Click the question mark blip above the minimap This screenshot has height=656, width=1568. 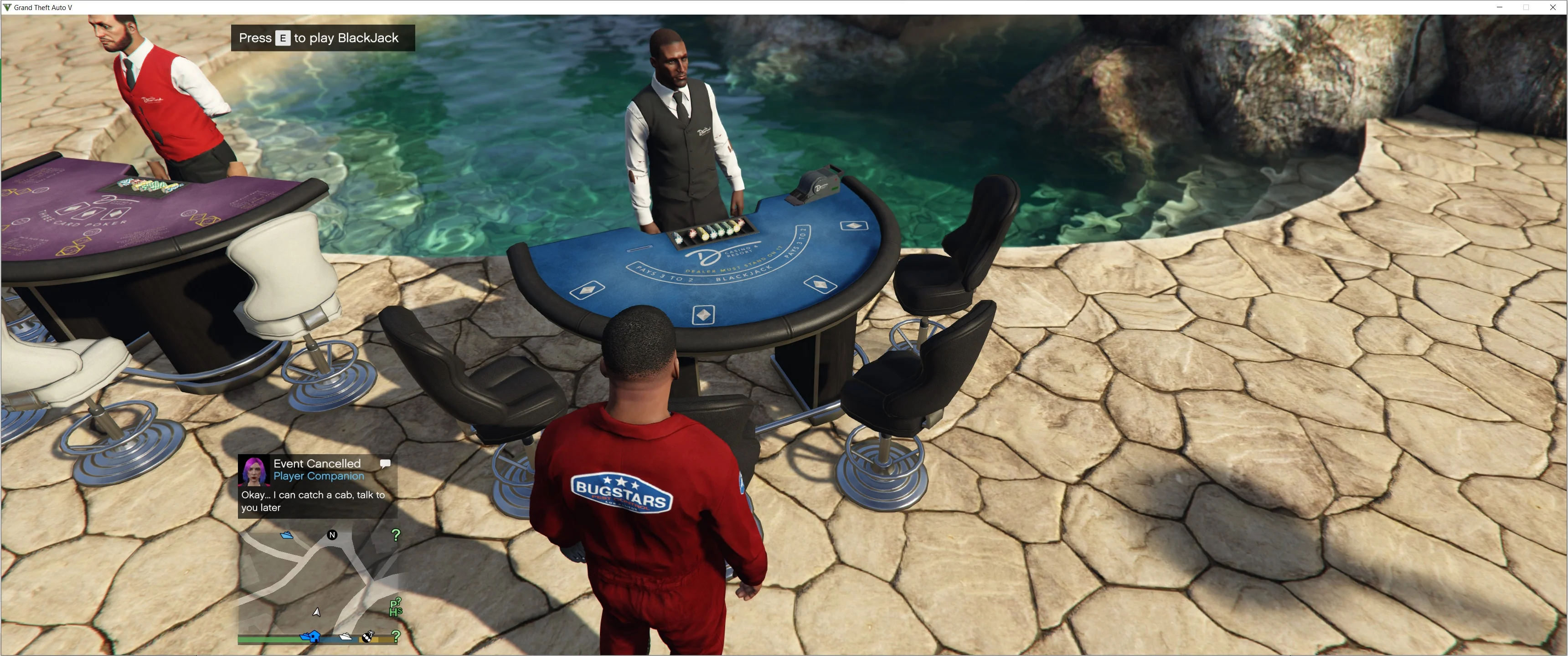[396, 536]
